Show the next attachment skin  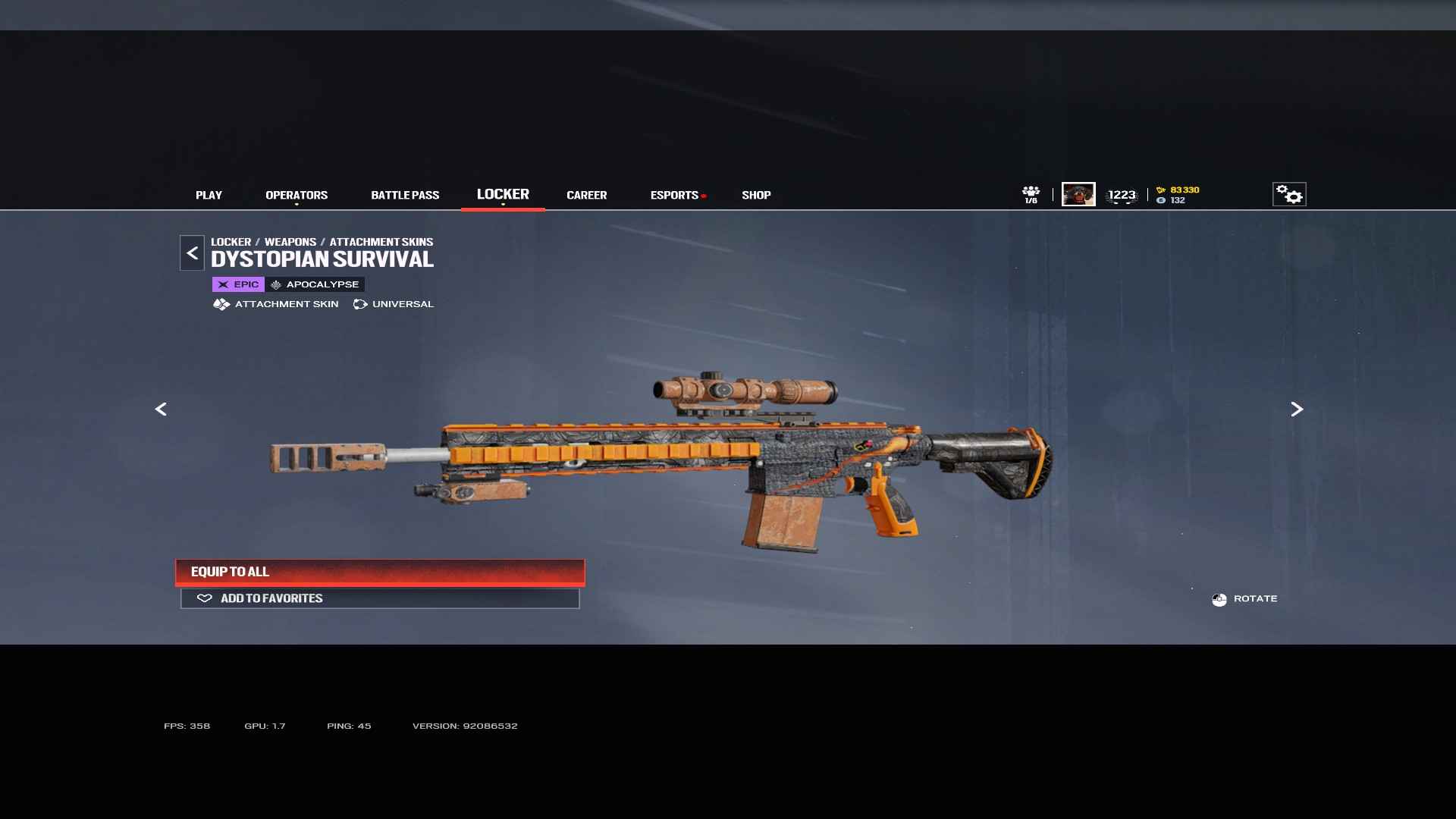point(1297,409)
